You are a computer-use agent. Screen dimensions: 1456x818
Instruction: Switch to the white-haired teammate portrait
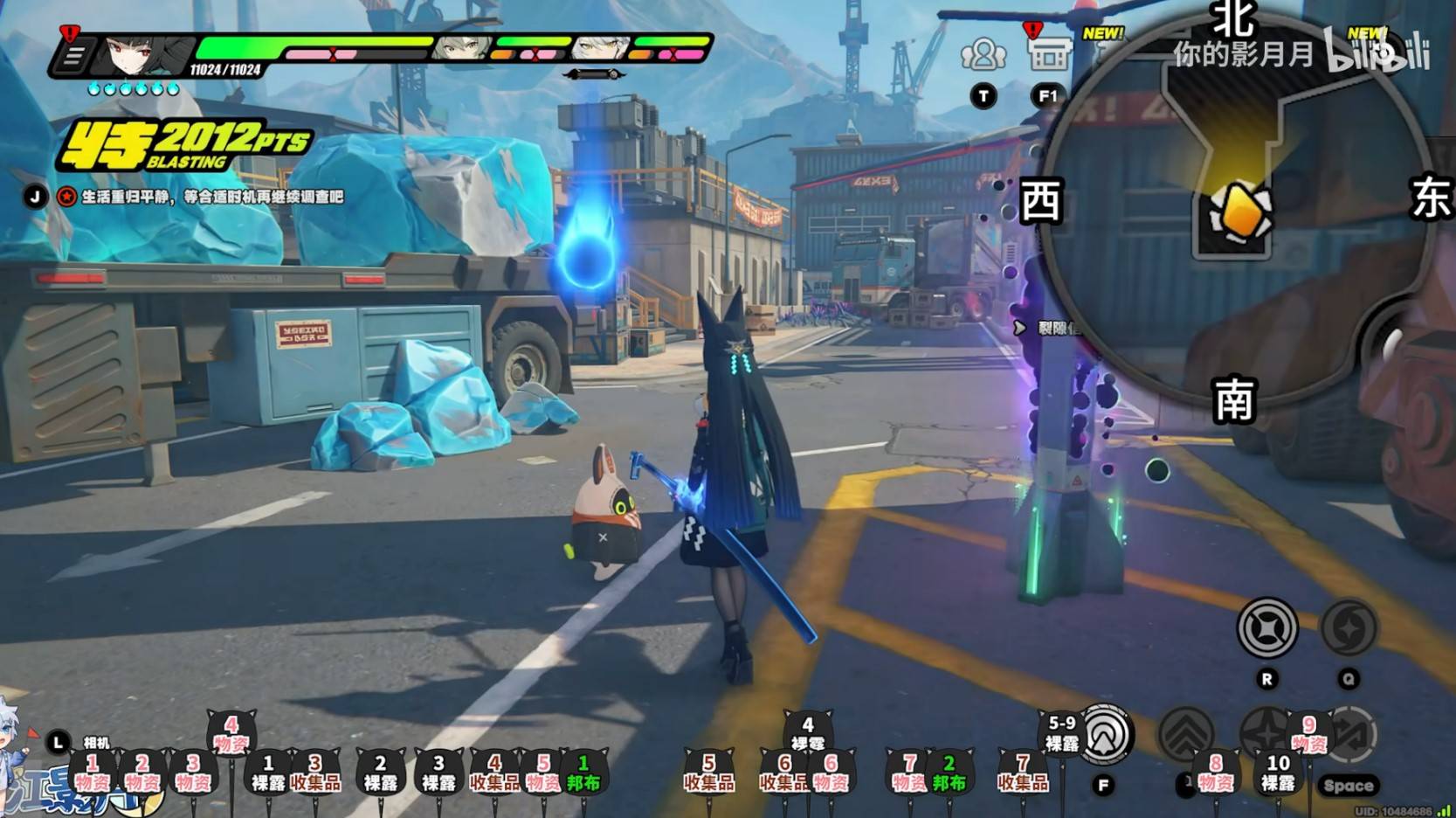point(601,48)
